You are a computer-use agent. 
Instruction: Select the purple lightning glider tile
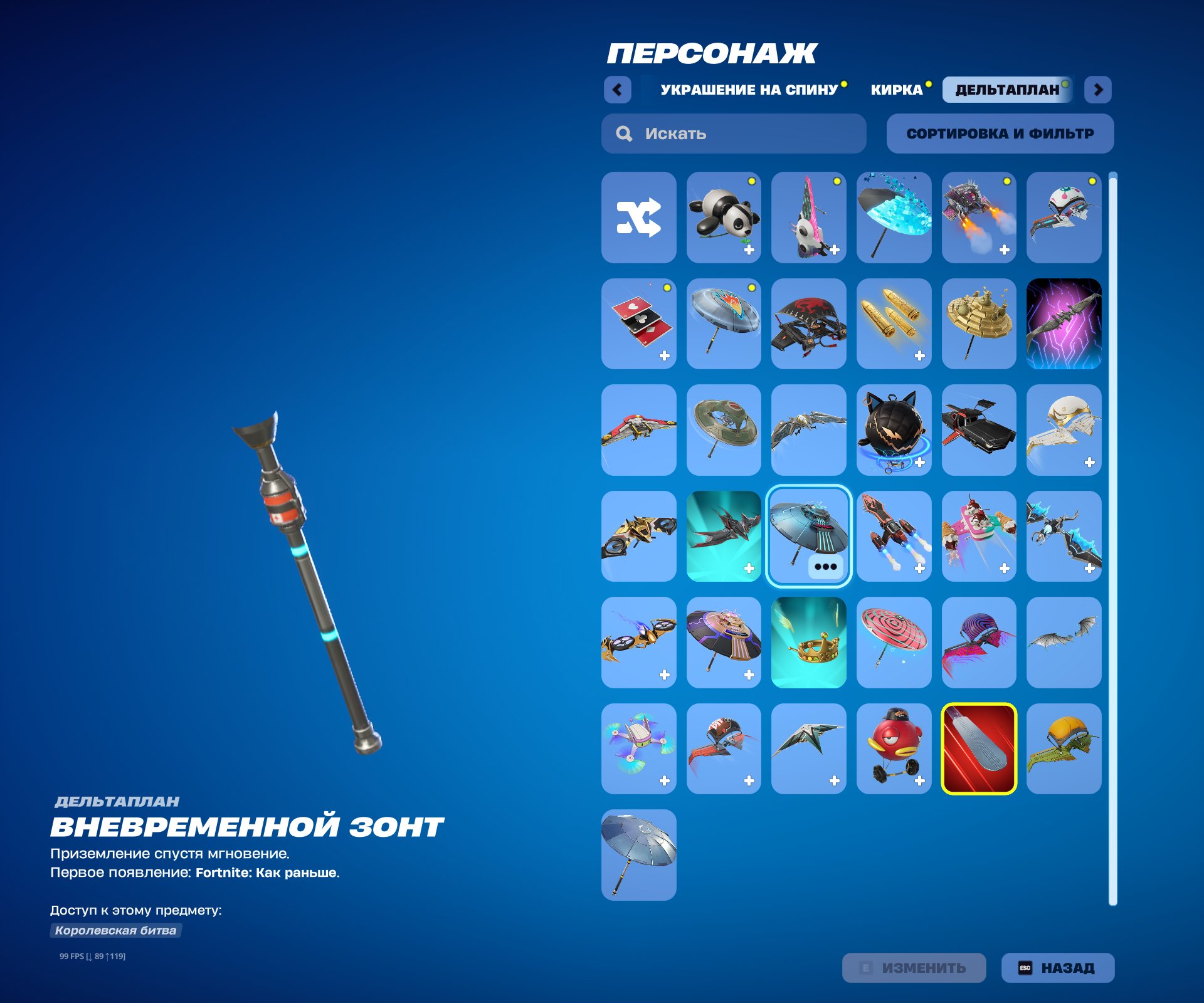click(1065, 325)
